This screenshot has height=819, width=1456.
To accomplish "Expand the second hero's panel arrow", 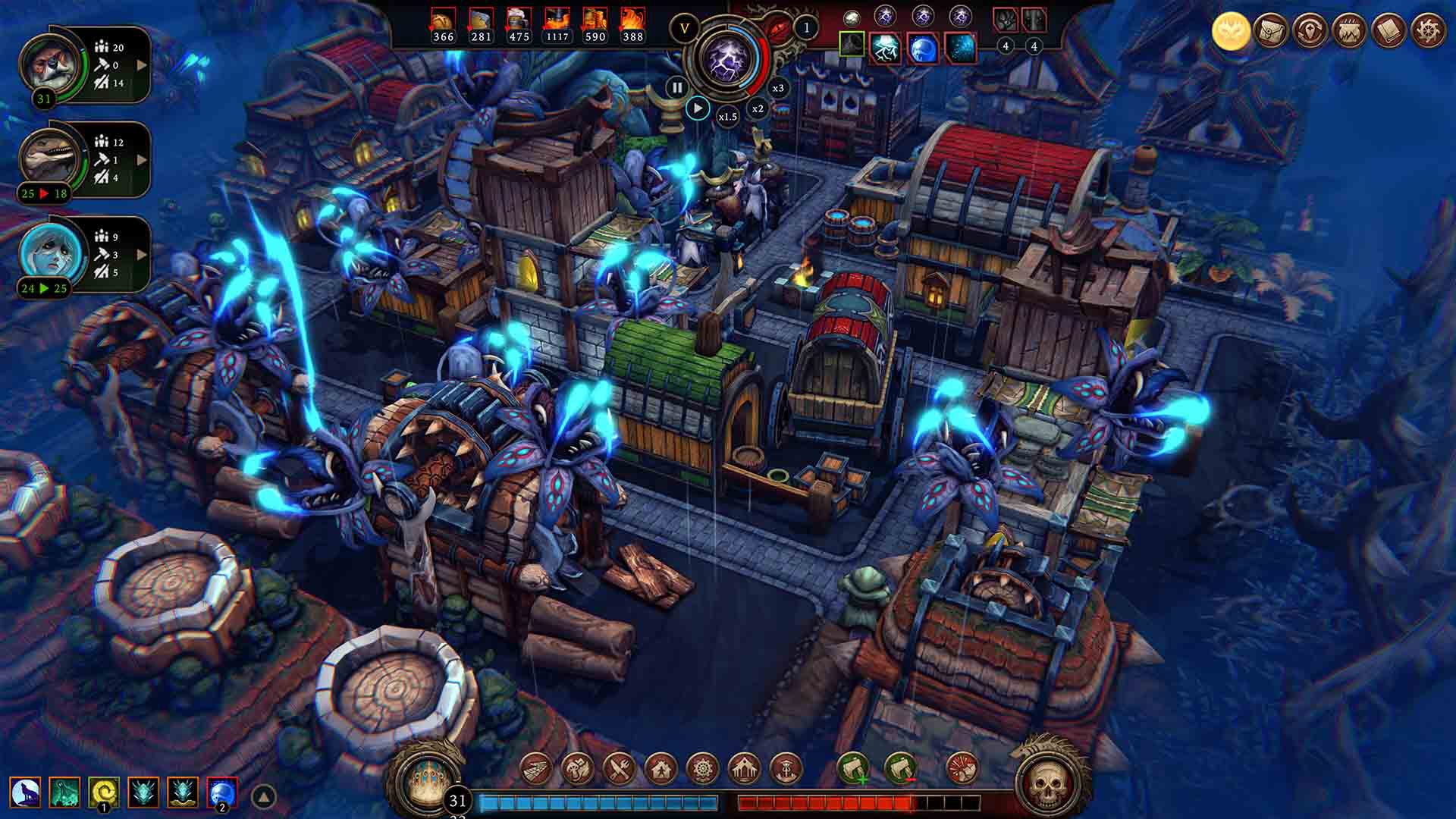I will coord(141,159).
